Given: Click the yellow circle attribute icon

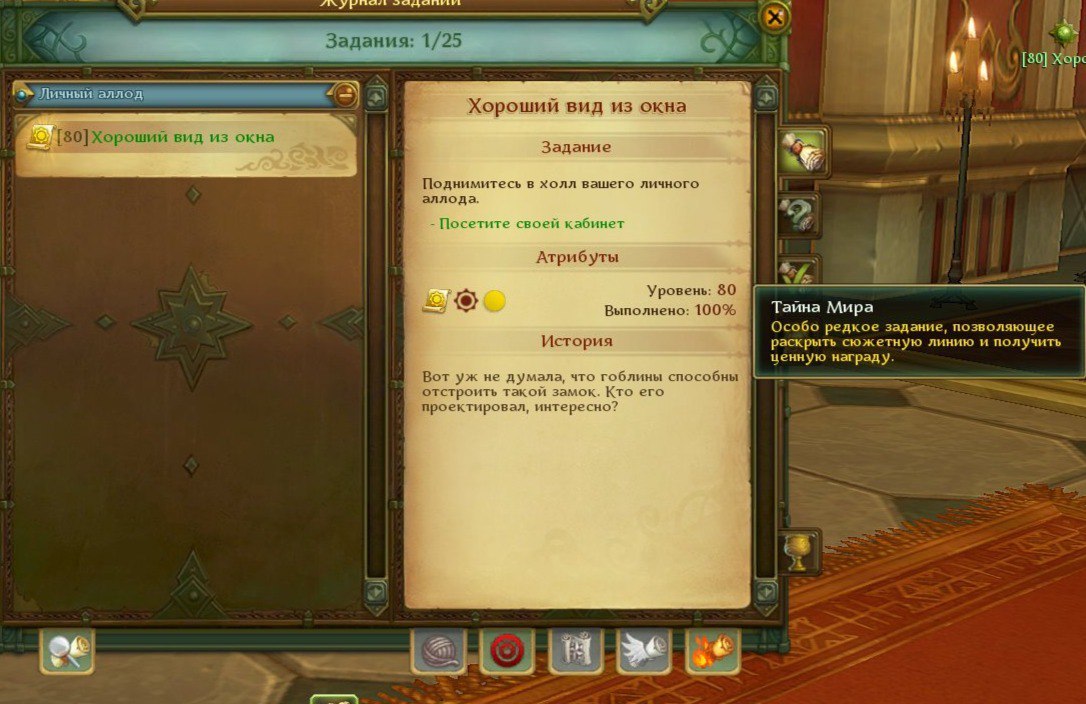Looking at the screenshot, I should pyautogui.click(x=494, y=300).
